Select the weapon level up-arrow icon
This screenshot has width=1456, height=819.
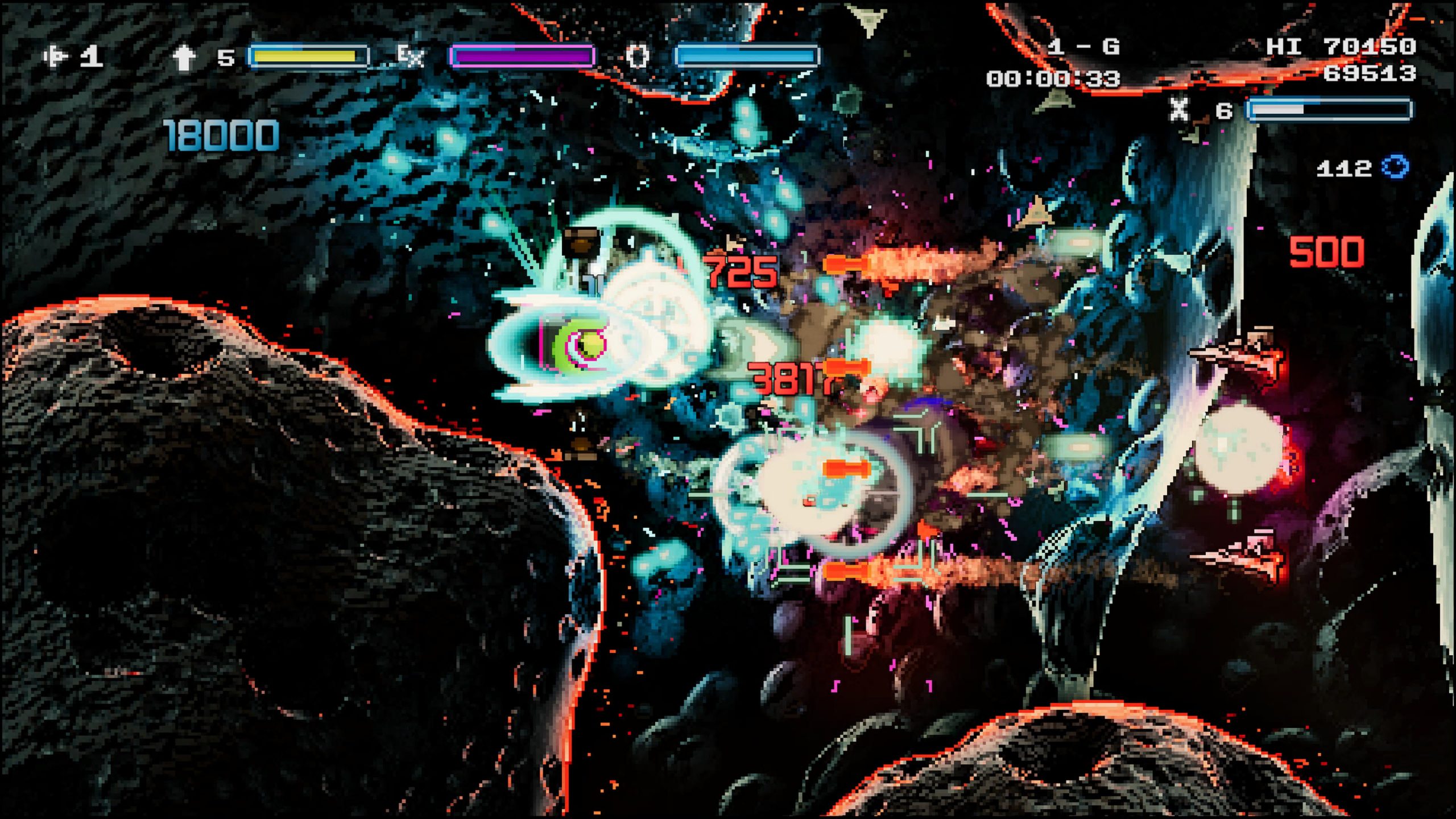click(x=184, y=57)
